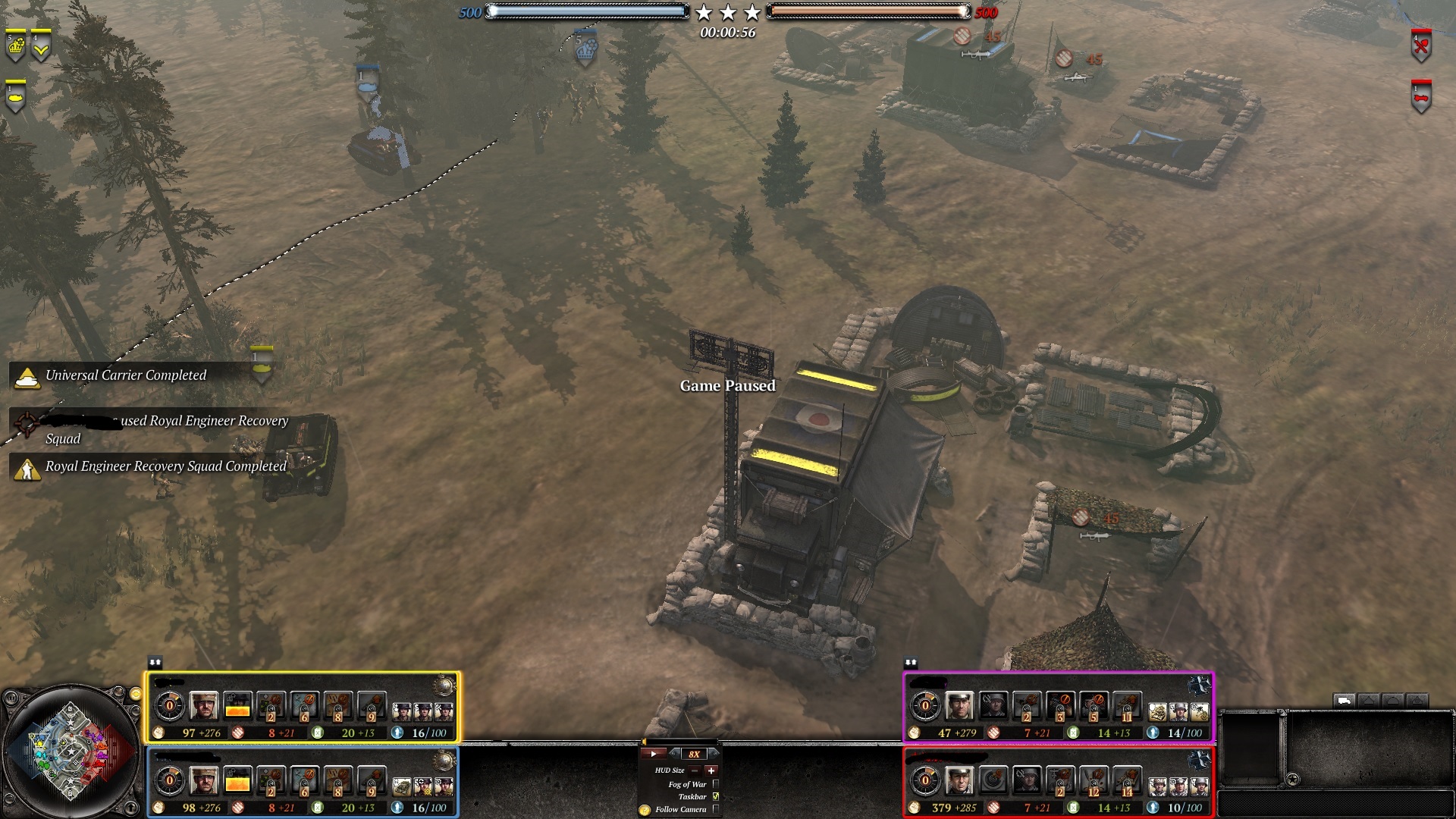Click the Royal Engineer Recovery Squad Completed notification

pyautogui.click(x=165, y=466)
